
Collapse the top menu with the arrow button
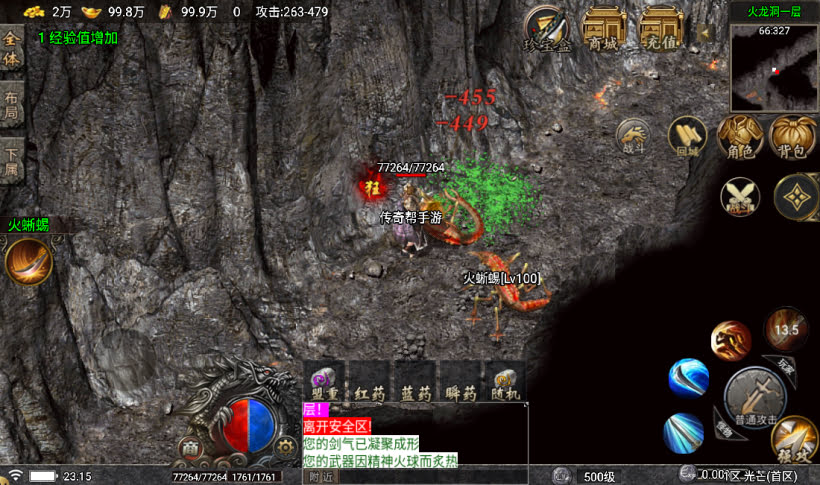click(x=704, y=32)
